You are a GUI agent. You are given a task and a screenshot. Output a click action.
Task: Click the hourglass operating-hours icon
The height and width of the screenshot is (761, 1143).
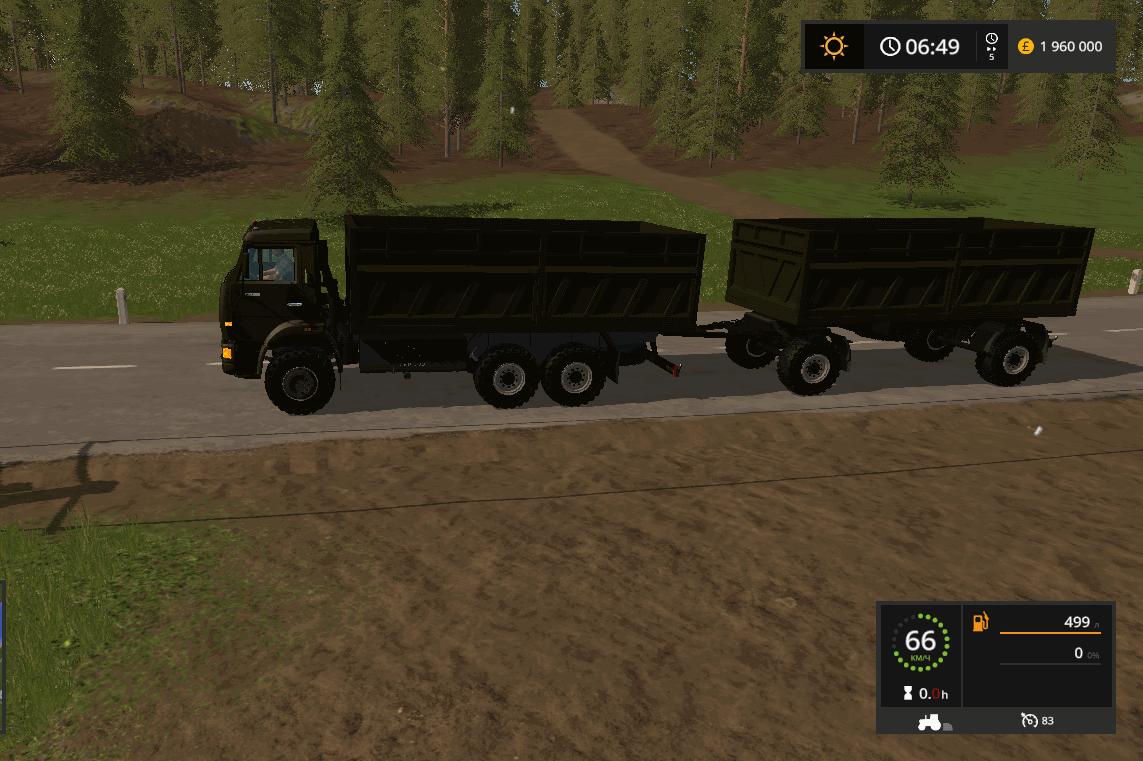pos(907,693)
